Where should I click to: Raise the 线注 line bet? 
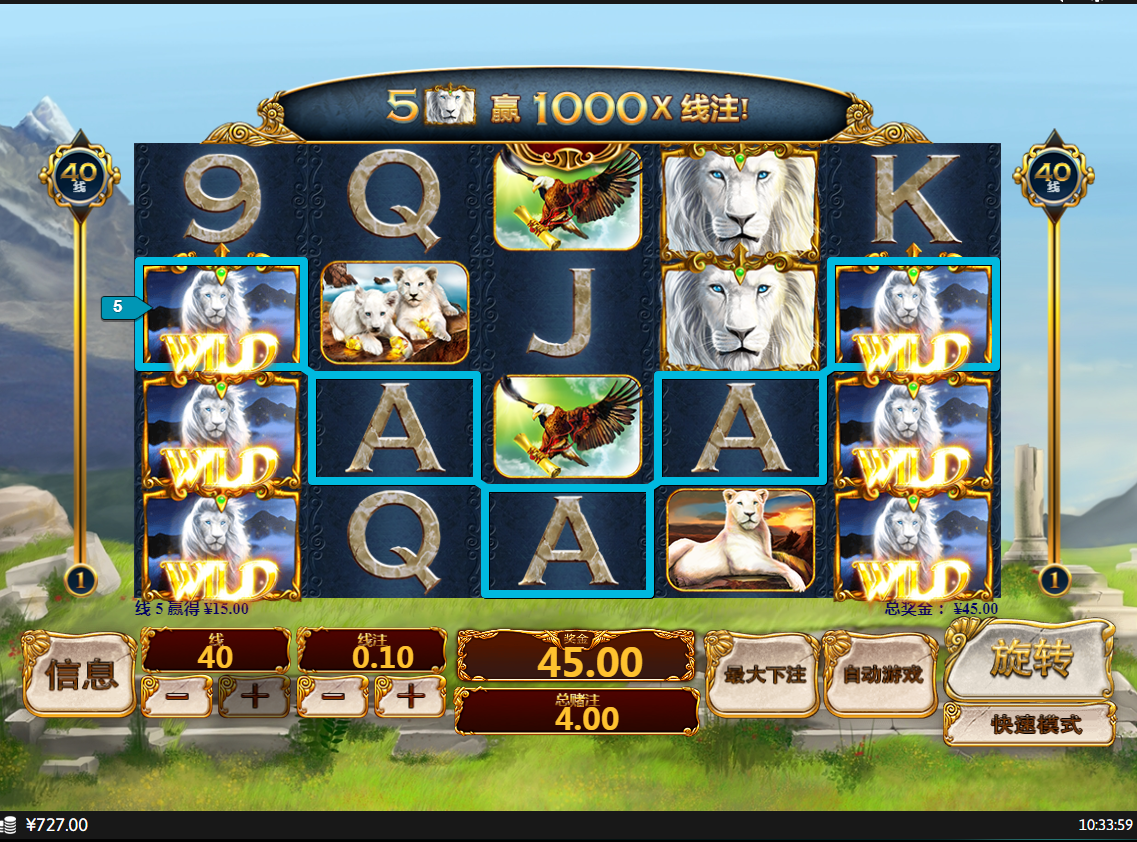point(410,696)
